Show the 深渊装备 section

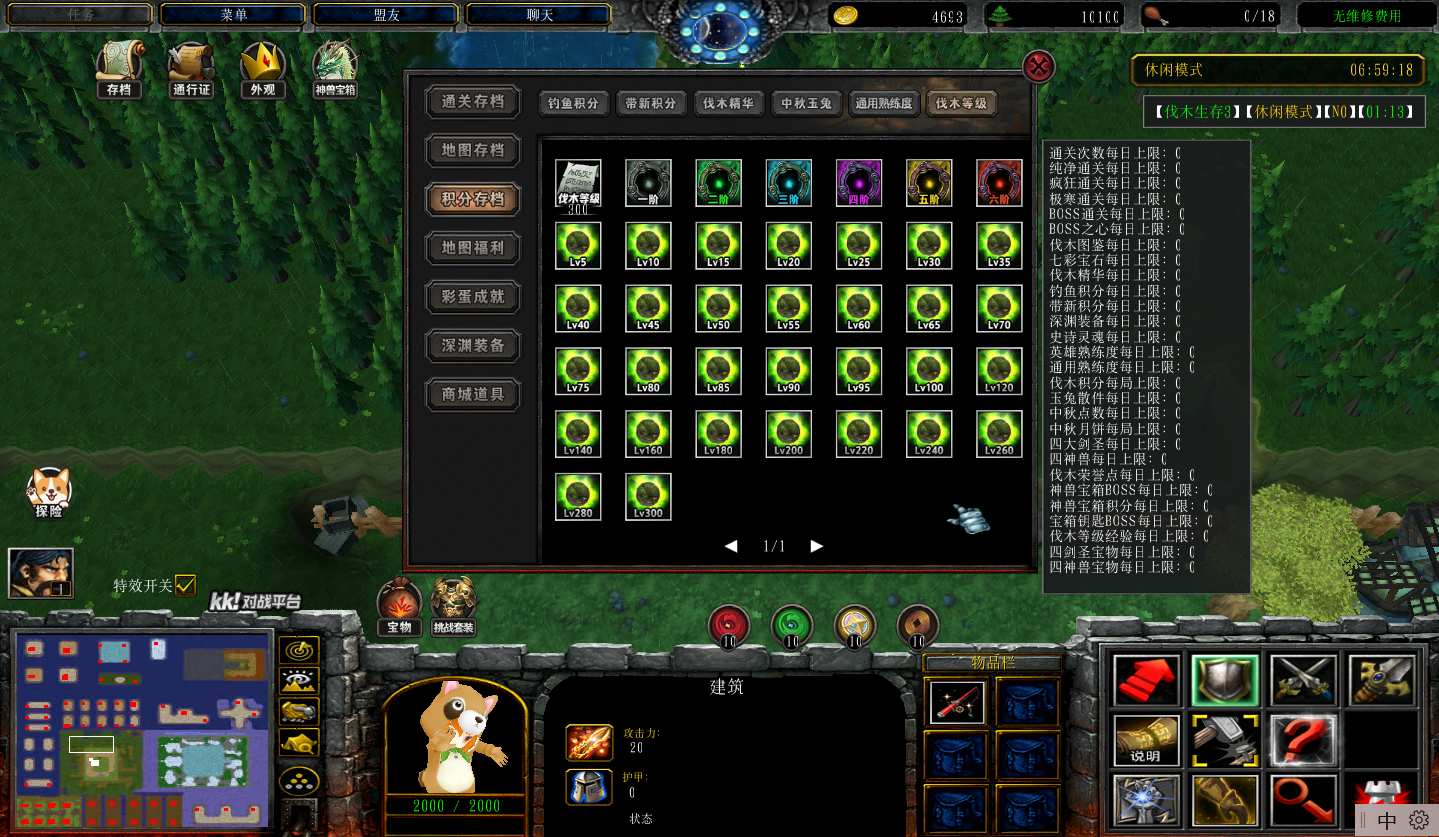pos(473,346)
